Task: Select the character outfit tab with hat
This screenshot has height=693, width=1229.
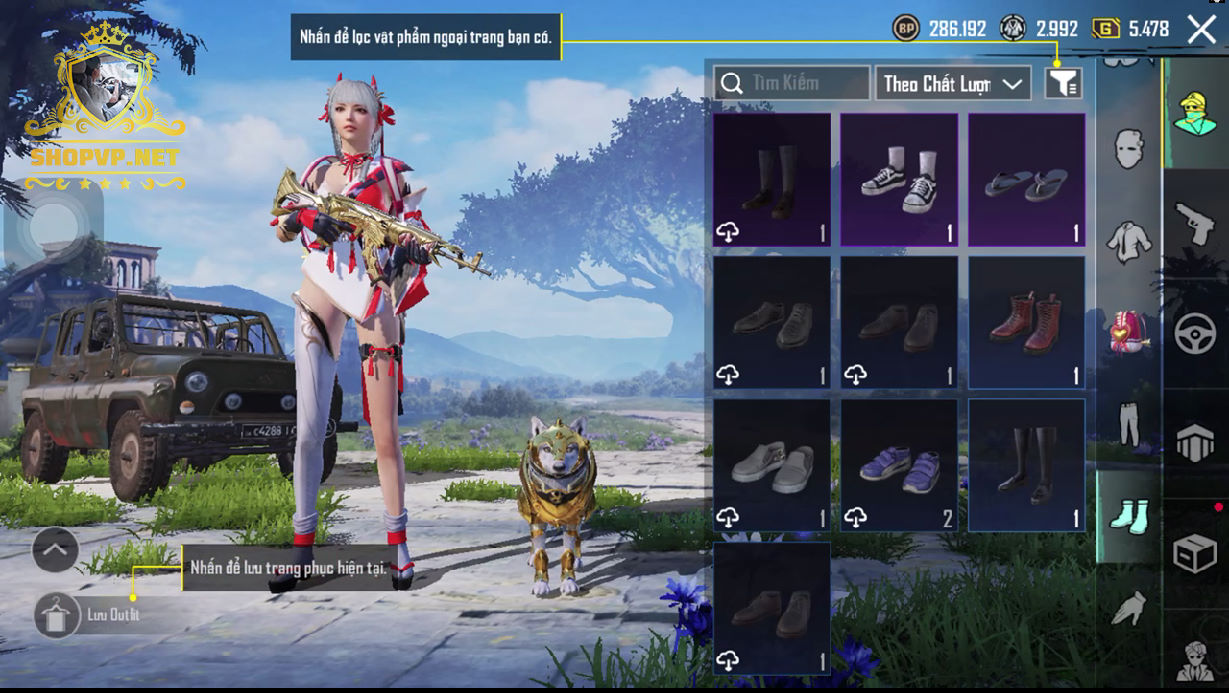Action: click(1194, 113)
